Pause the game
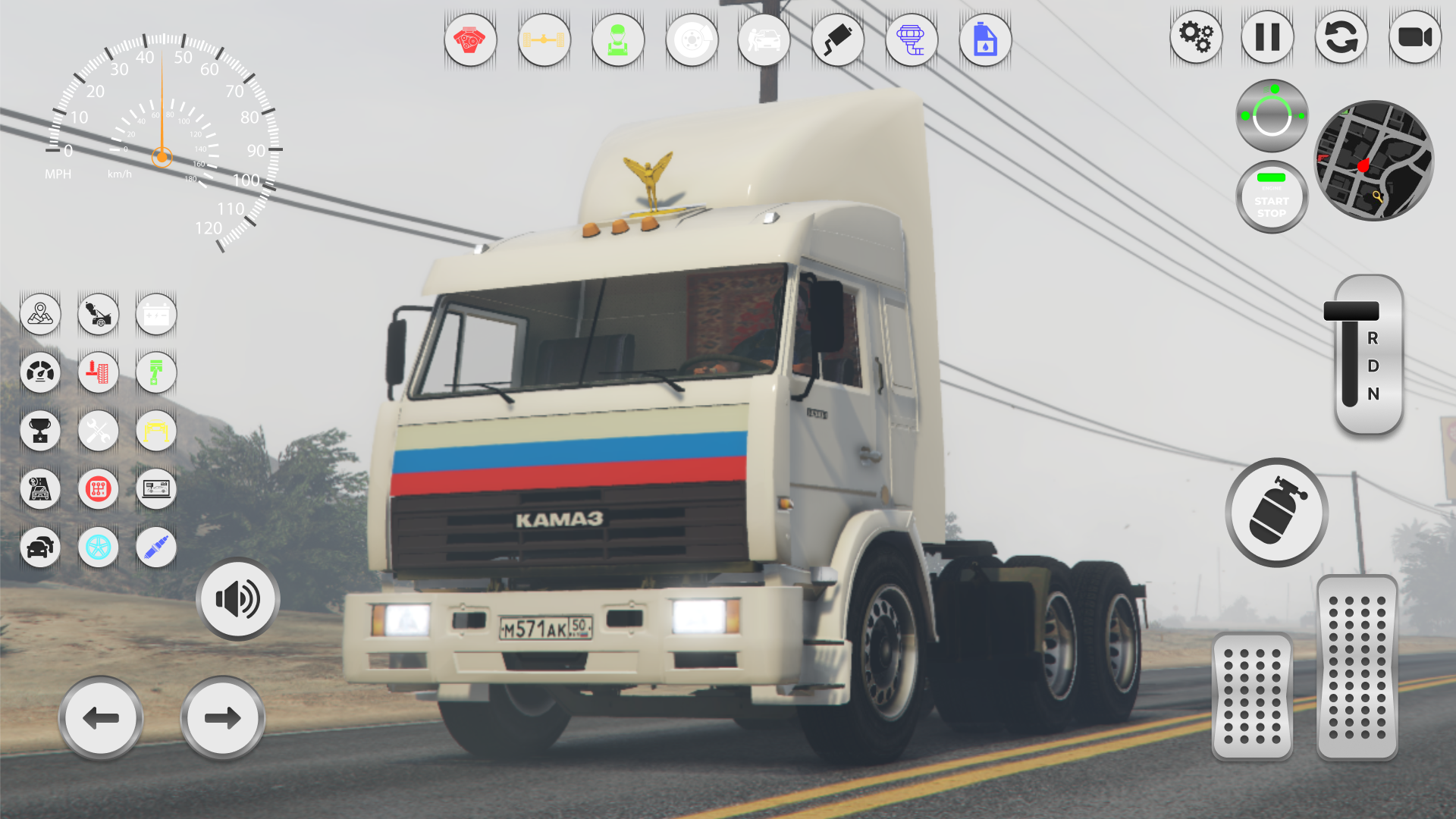The width and height of the screenshot is (1456, 819). click(1267, 36)
